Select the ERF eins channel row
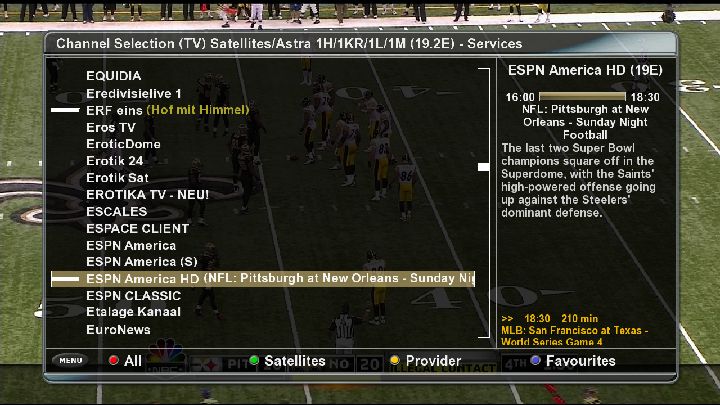 (x=167, y=109)
